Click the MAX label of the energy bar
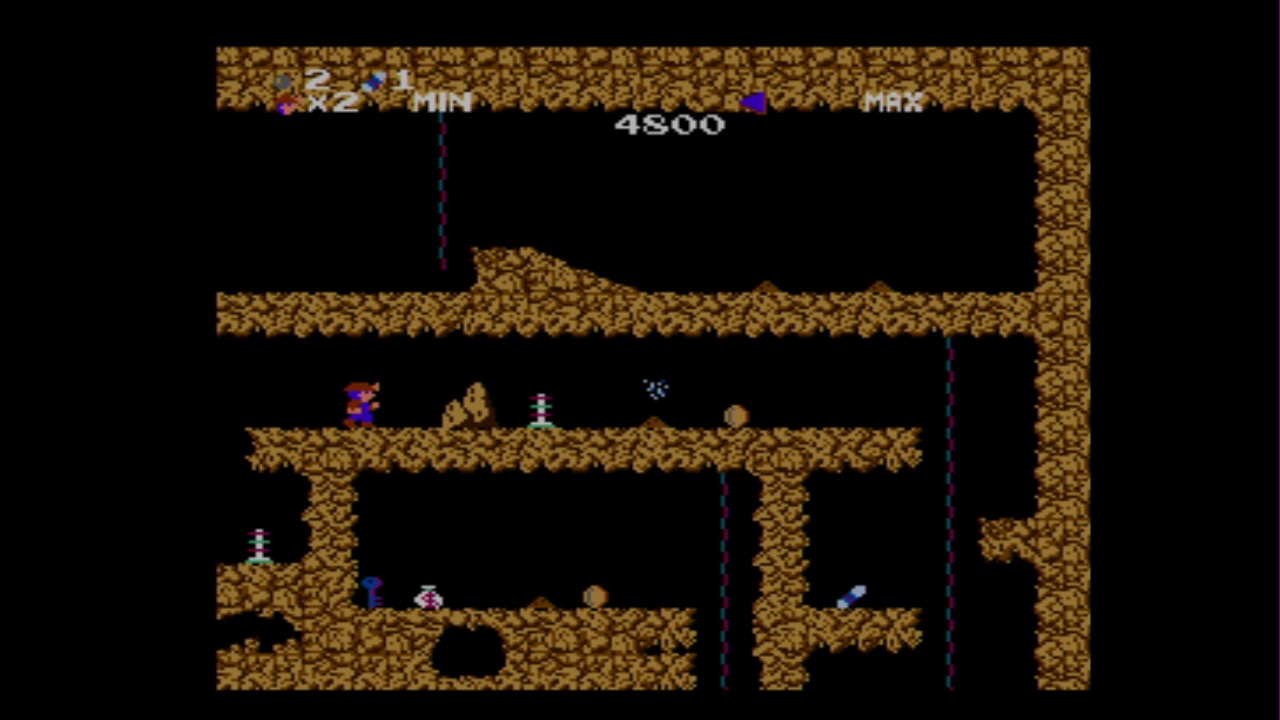The image size is (1280, 720). point(891,102)
